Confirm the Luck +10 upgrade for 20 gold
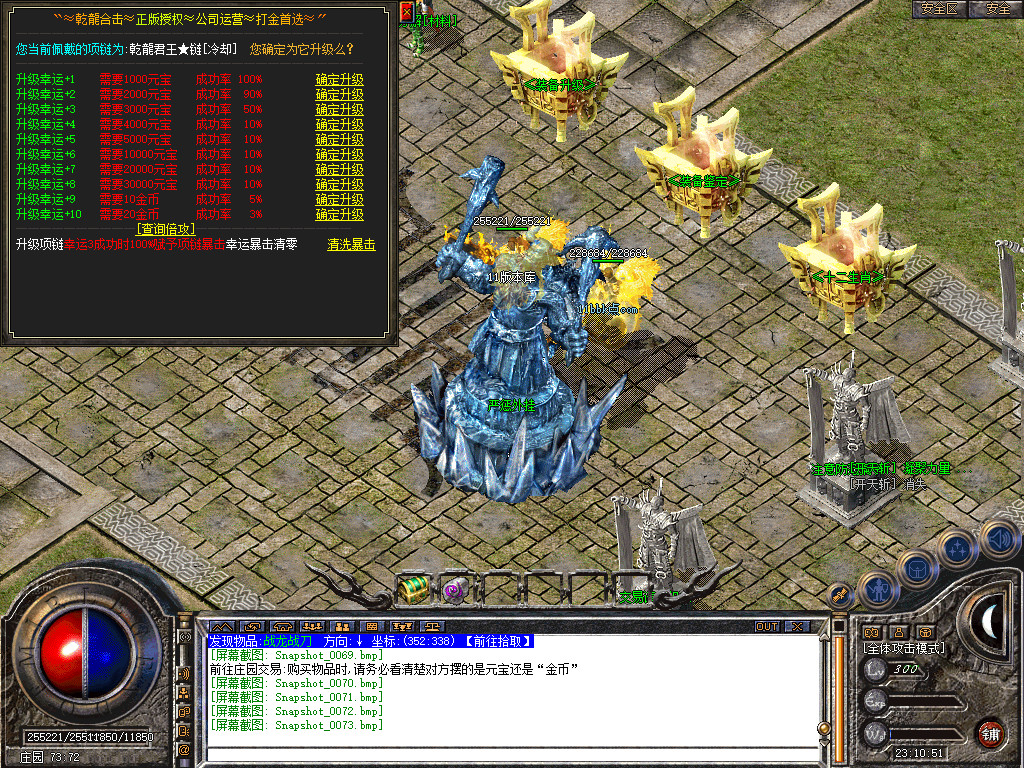 pyautogui.click(x=339, y=215)
